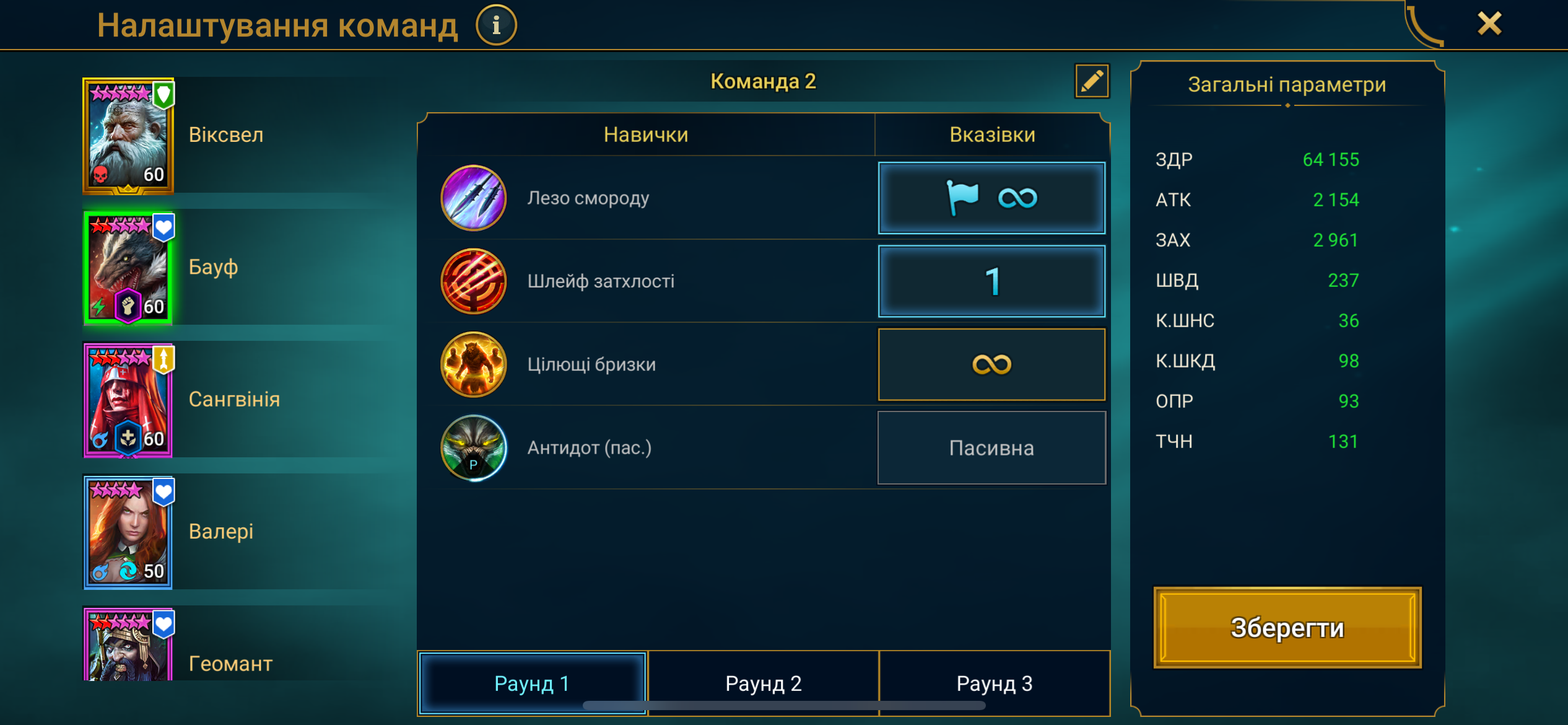Open the Раунд 3 tab

coord(994,683)
